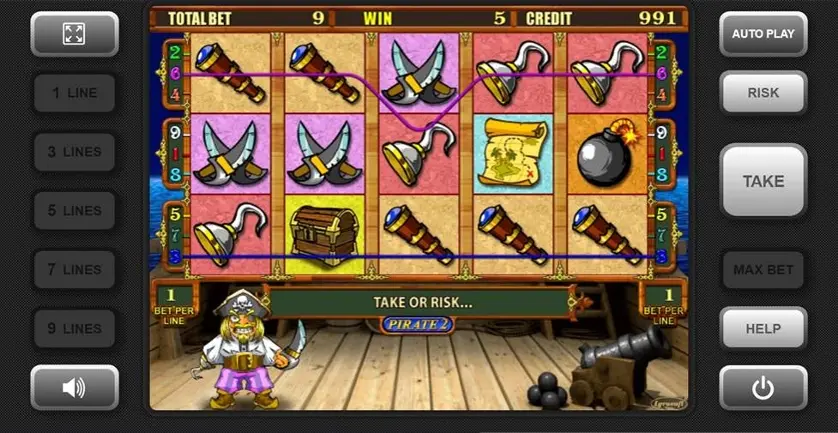Set play to 5 Lines
Screen dimensions: 838x433
tap(74, 211)
